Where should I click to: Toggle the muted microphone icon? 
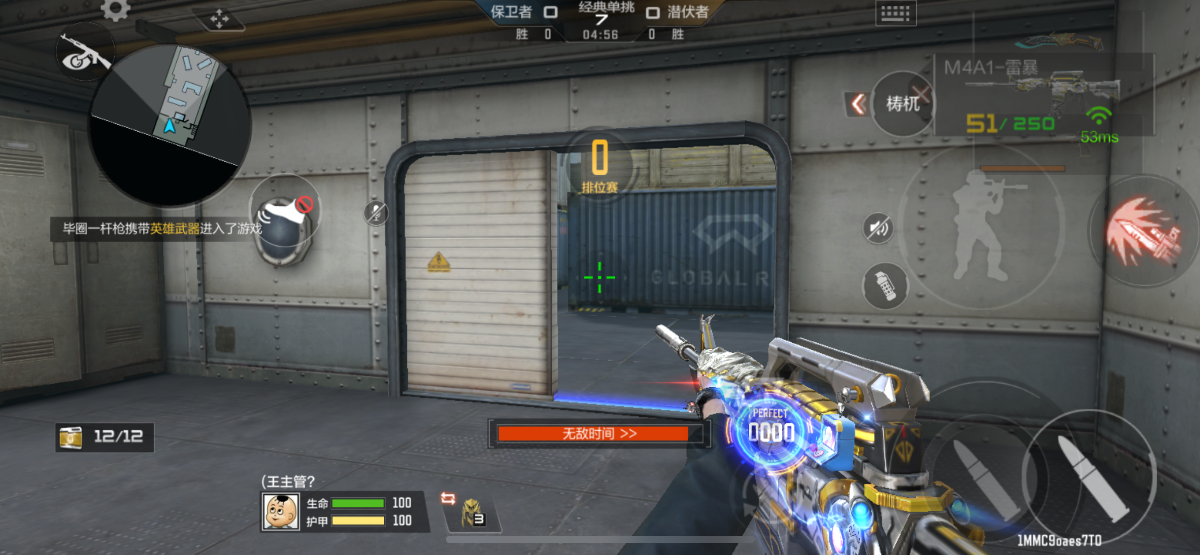(x=376, y=212)
